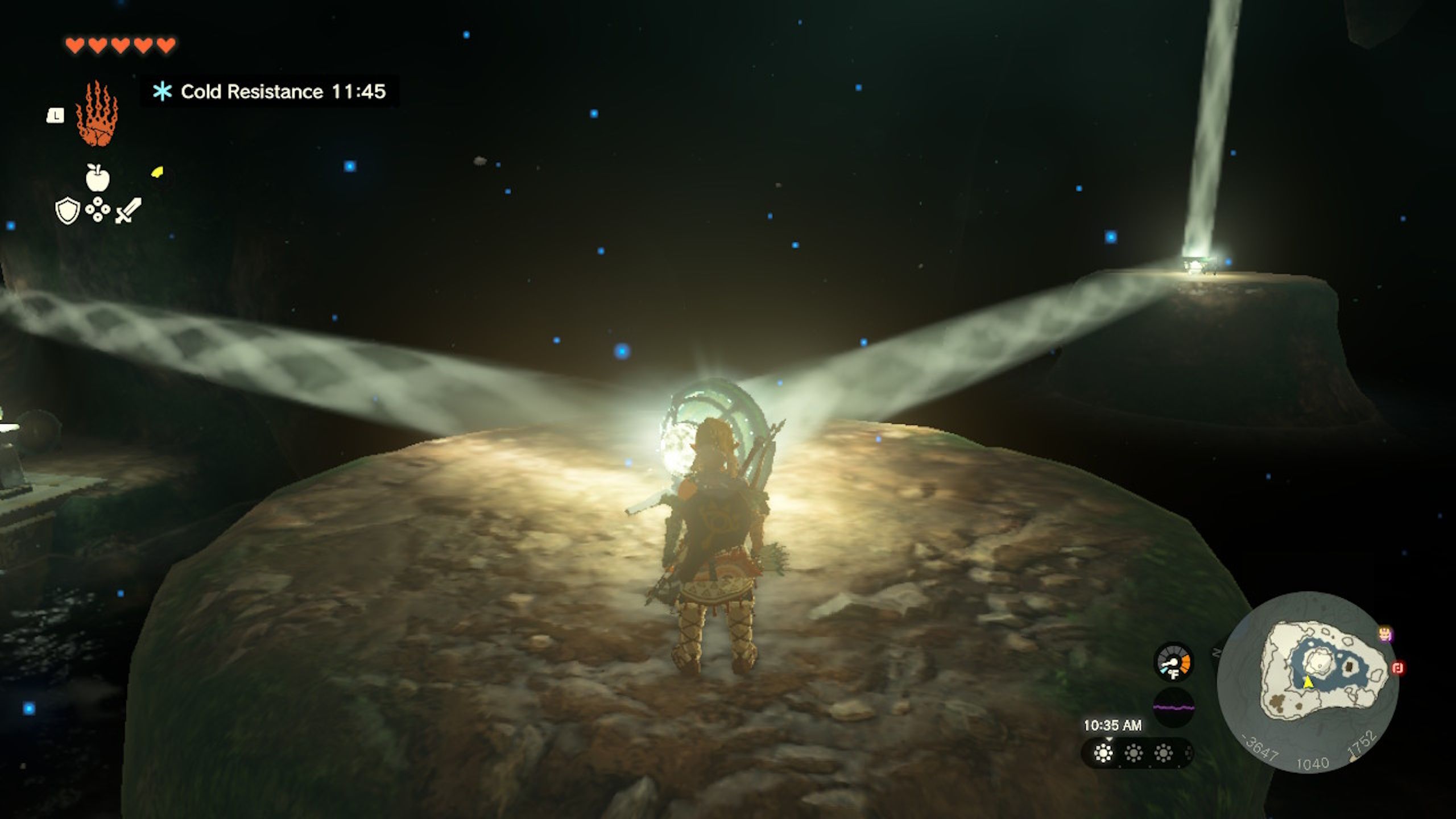Click the 10:35 AM time display
Screen dimensions: 1456x819
click(1112, 726)
